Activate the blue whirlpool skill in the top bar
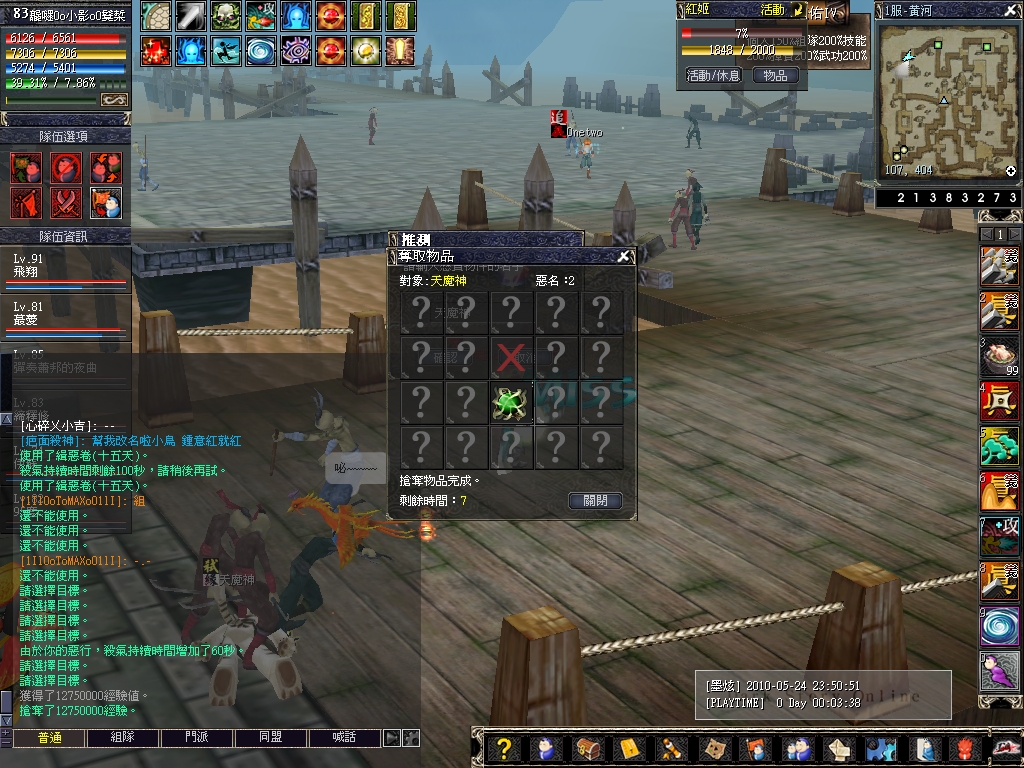 click(262, 50)
